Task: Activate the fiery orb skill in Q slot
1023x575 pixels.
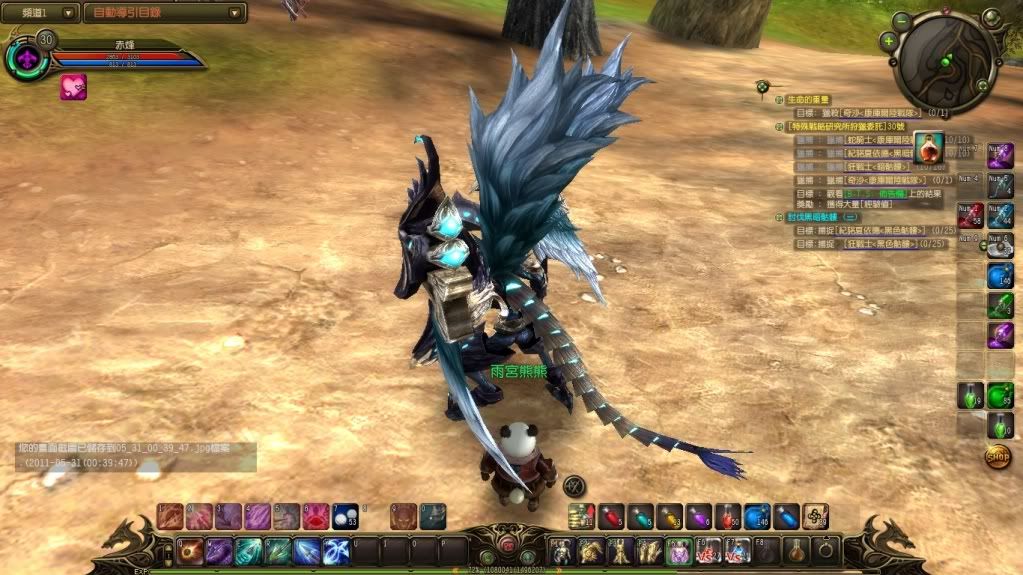Action: (x=190, y=550)
